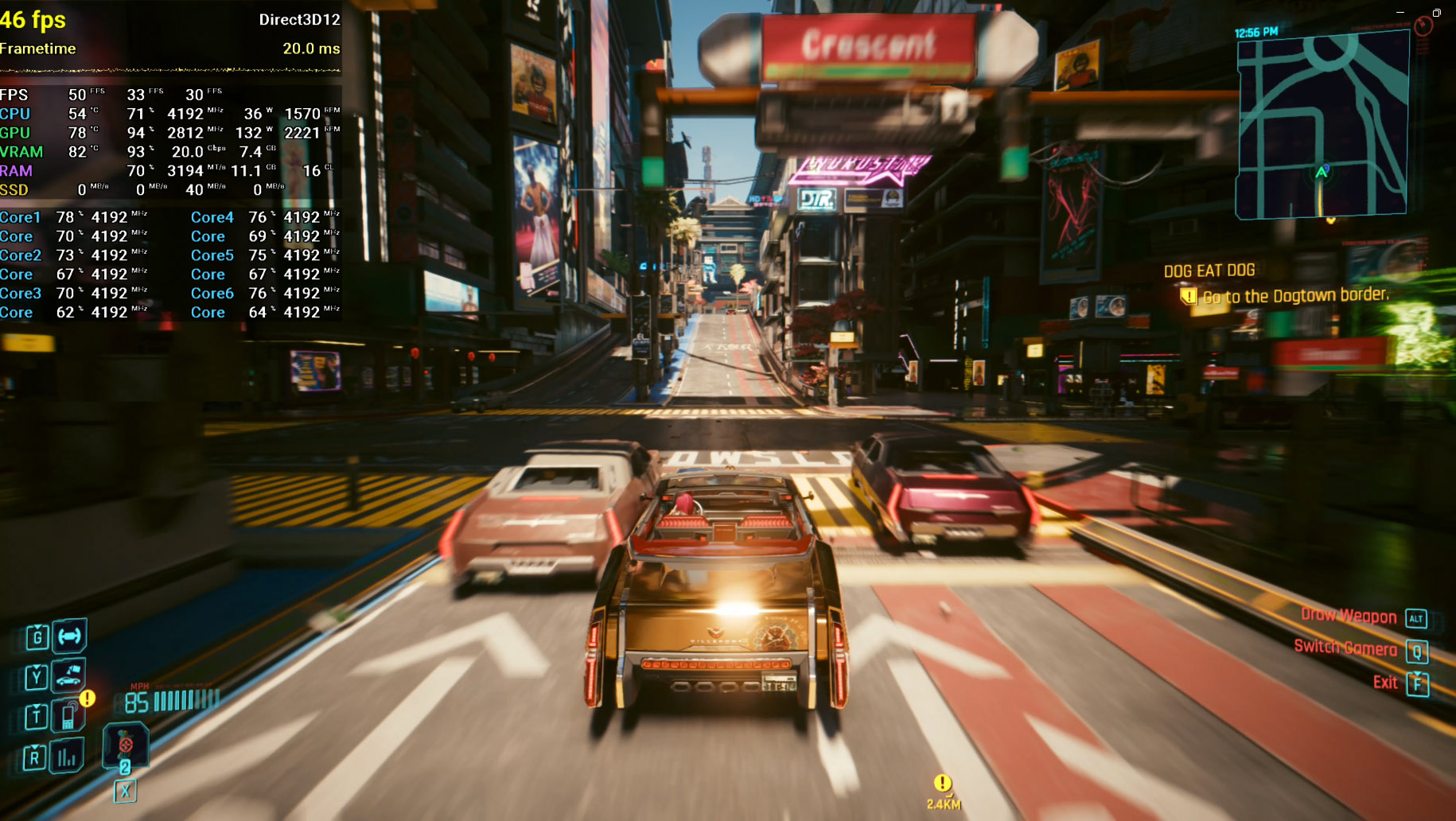Open the minimap in the top-right corner

[x=1322, y=127]
